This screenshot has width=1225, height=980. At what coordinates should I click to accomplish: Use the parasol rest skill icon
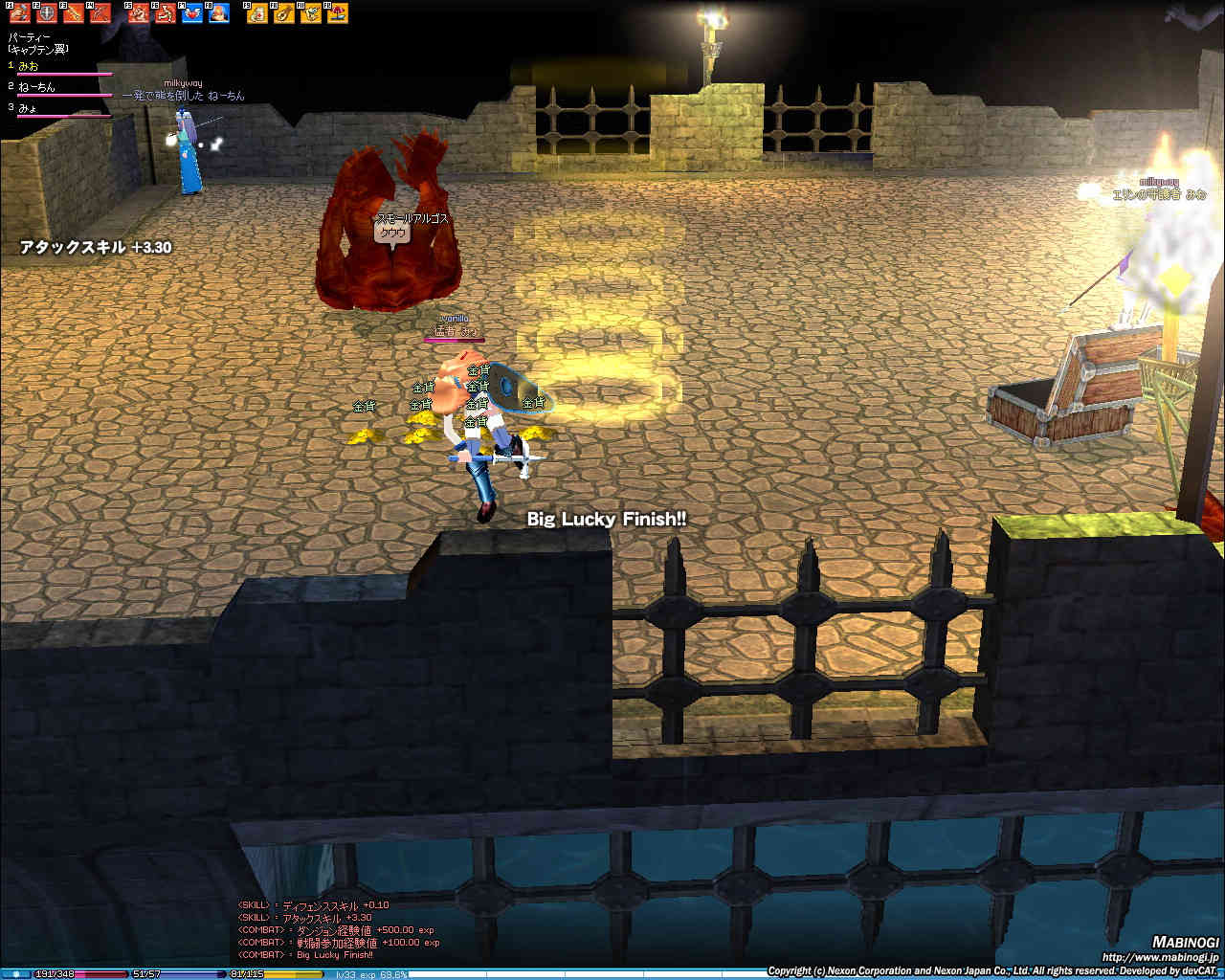pyautogui.click(x=337, y=13)
